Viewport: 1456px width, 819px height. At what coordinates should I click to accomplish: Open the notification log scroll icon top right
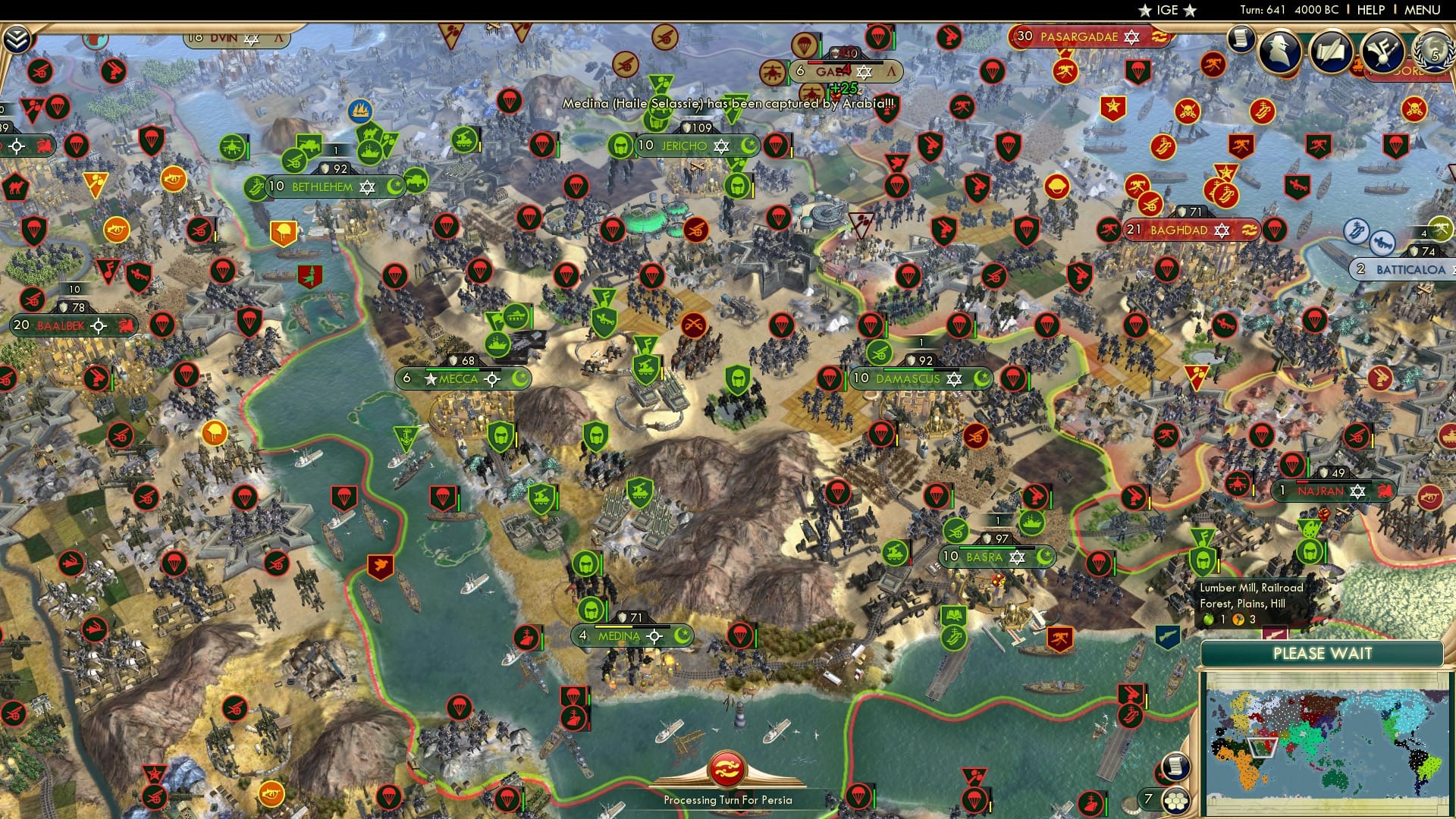1241,38
